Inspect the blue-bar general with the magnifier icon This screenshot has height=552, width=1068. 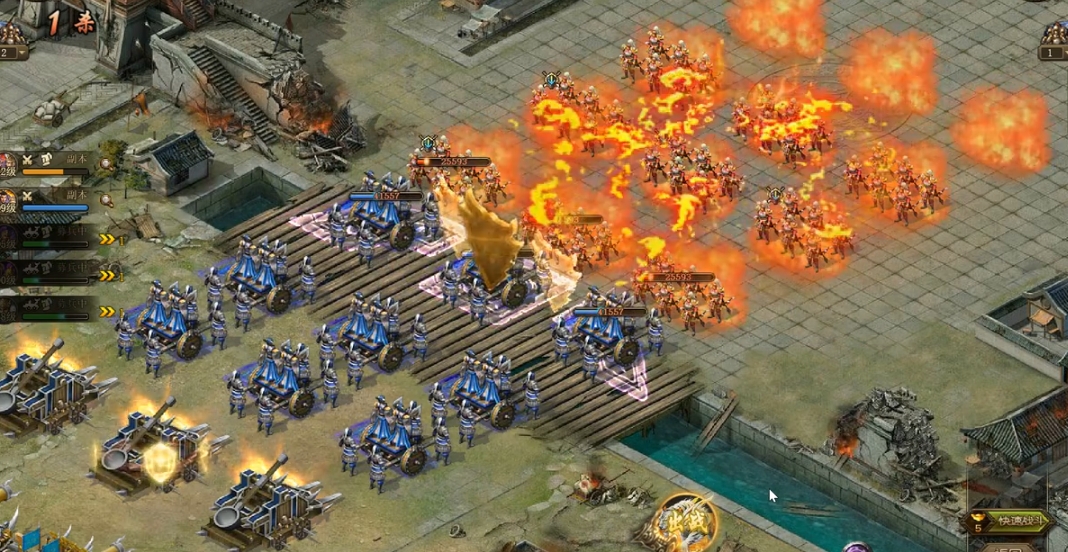pyautogui.click(x=106, y=201)
